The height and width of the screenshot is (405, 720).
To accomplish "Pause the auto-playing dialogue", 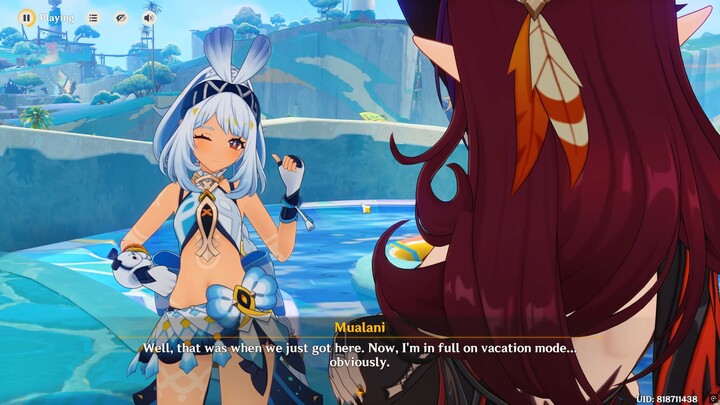I will tap(27, 17).
